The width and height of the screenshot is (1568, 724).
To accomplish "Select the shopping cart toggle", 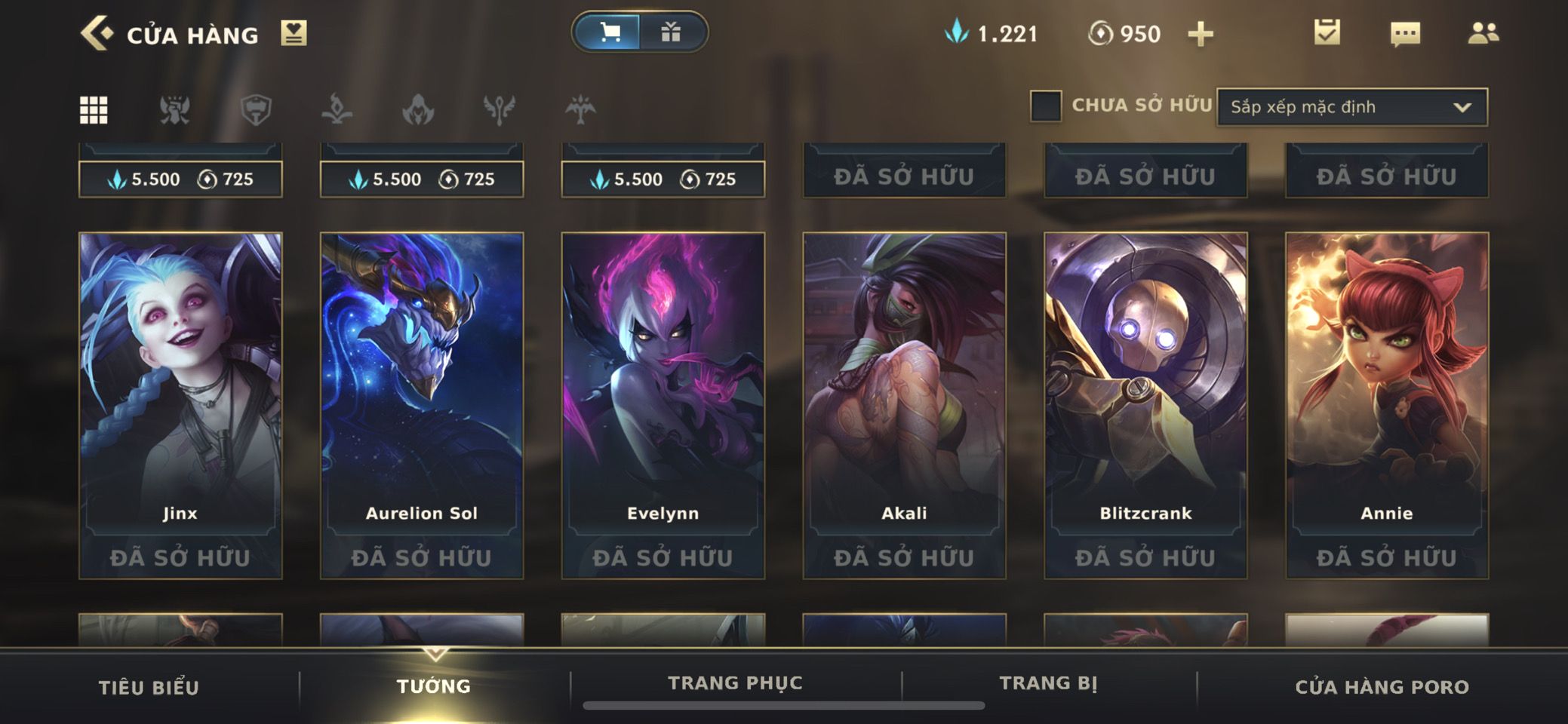I will (x=609, y=32).
